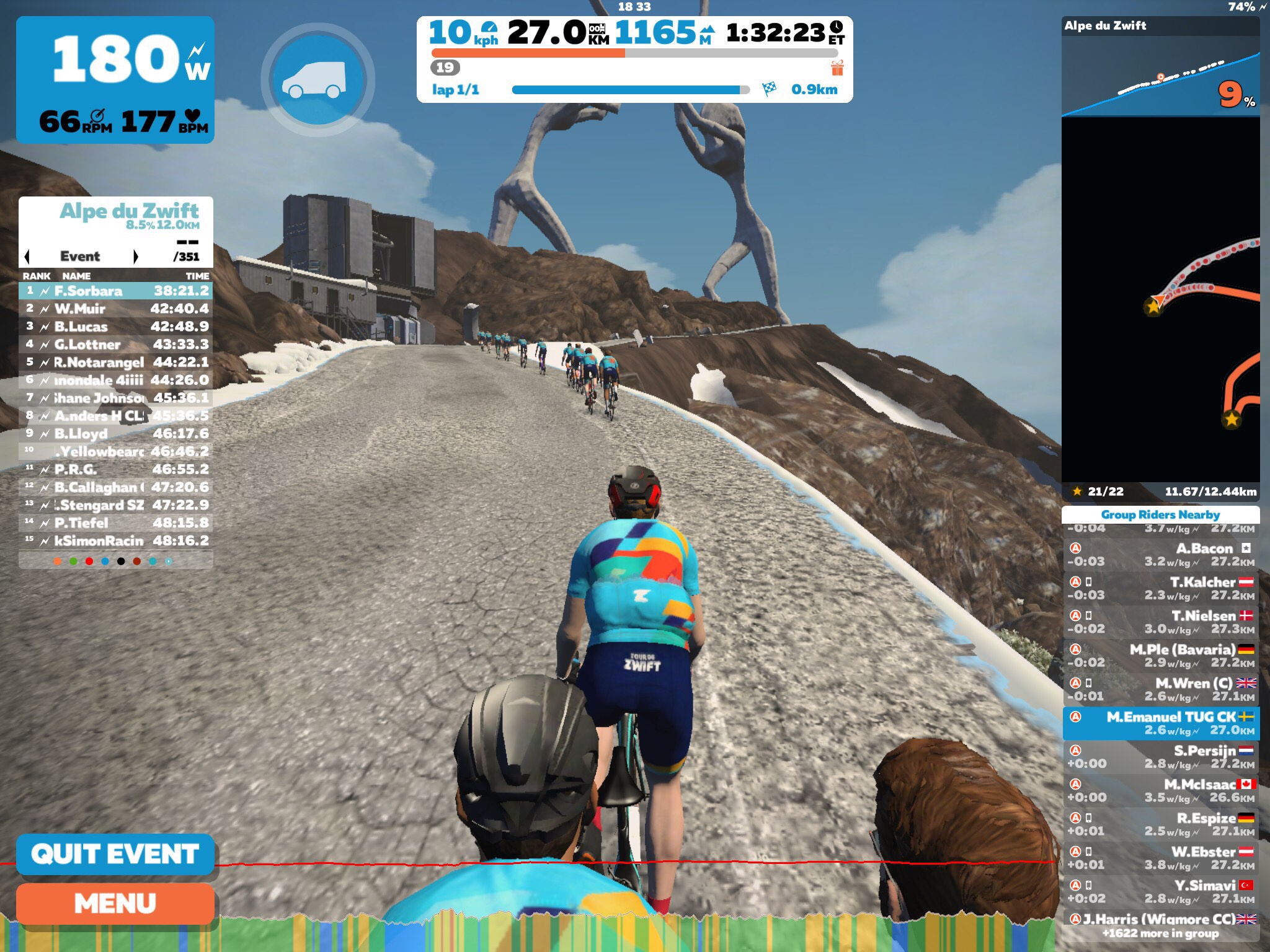Click the 180 W power display panel
The height and width of the screenshot is (952, 1270).
(115, 79)
